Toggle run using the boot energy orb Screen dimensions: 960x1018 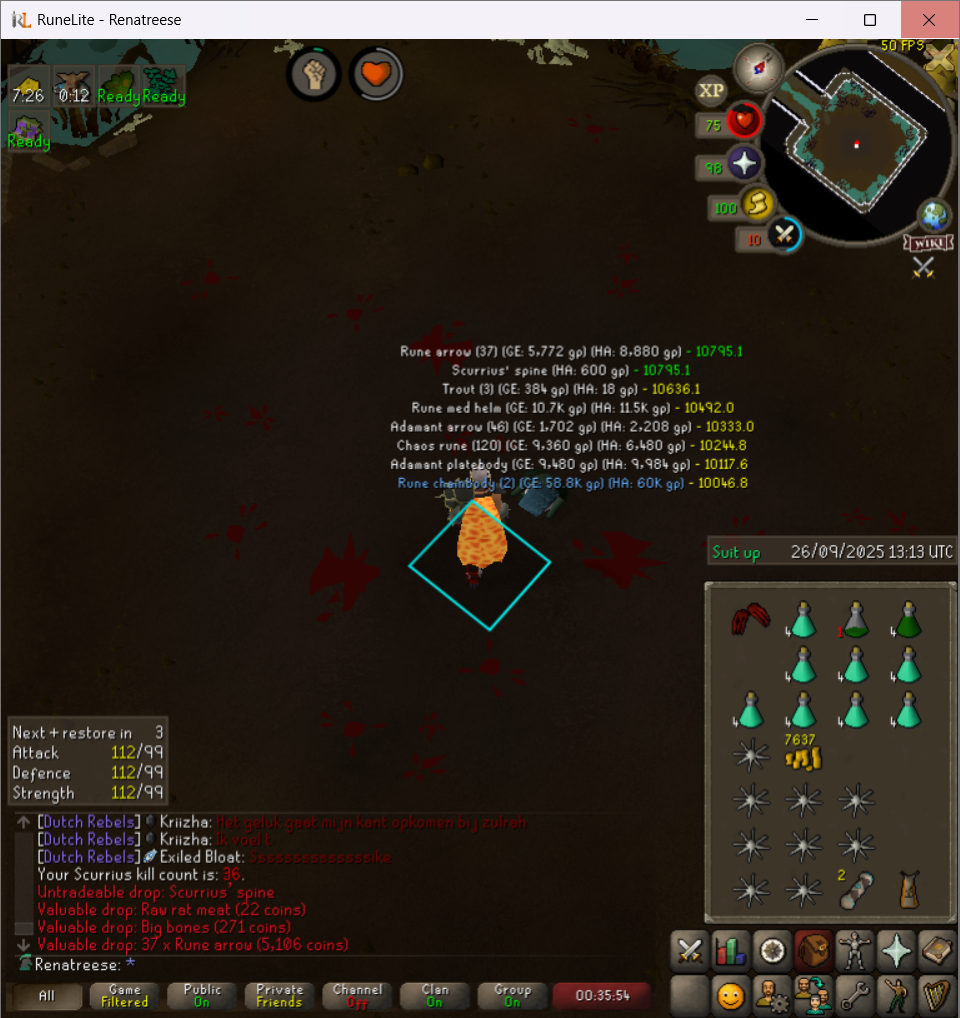pos(759,206)
